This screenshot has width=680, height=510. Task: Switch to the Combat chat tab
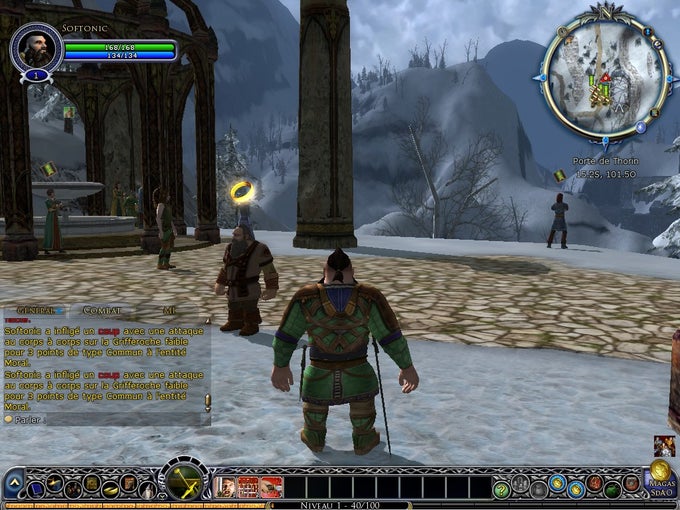pos(102,311)
